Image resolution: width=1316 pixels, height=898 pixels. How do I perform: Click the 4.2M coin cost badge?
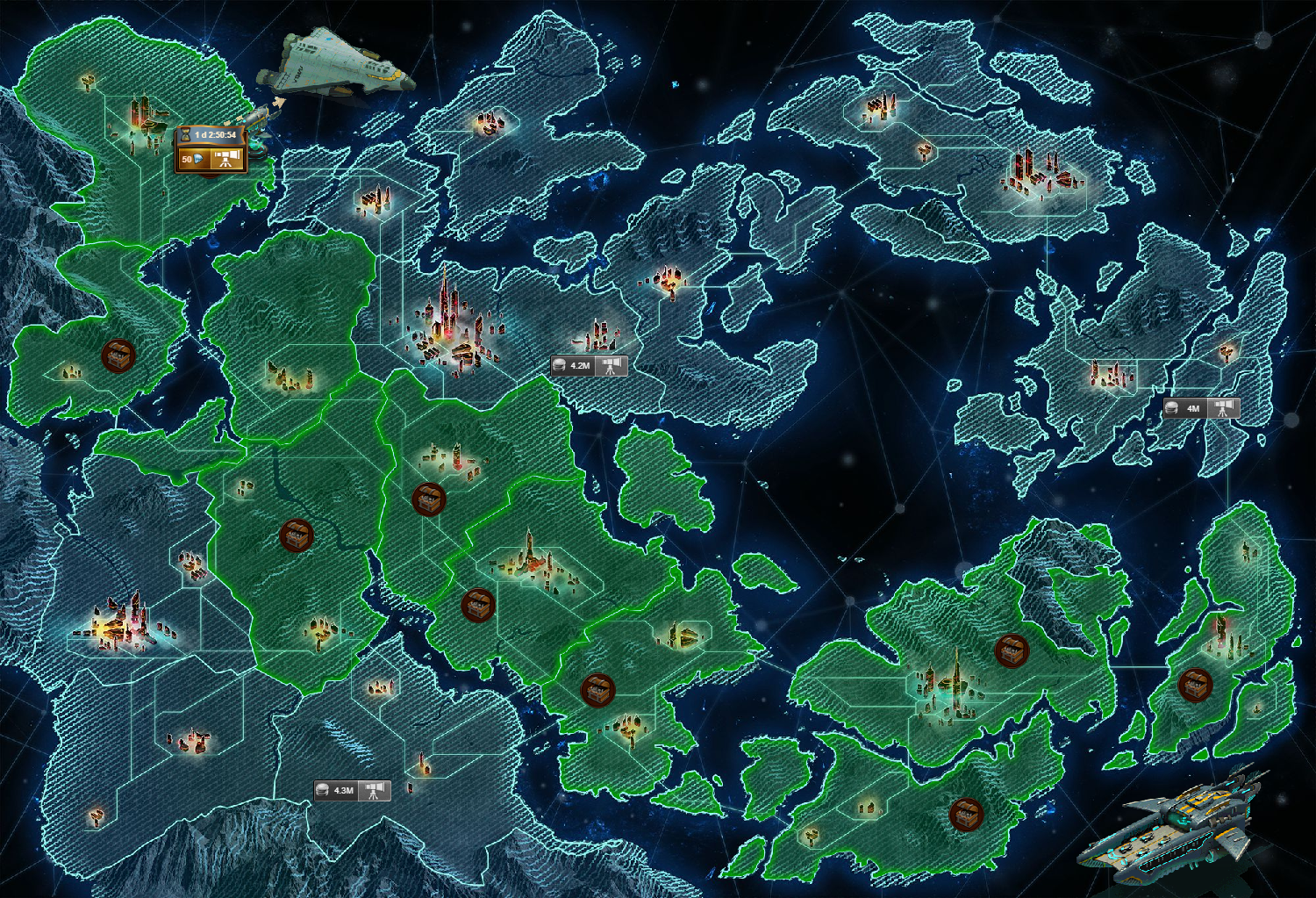click(x=575, y=364)
